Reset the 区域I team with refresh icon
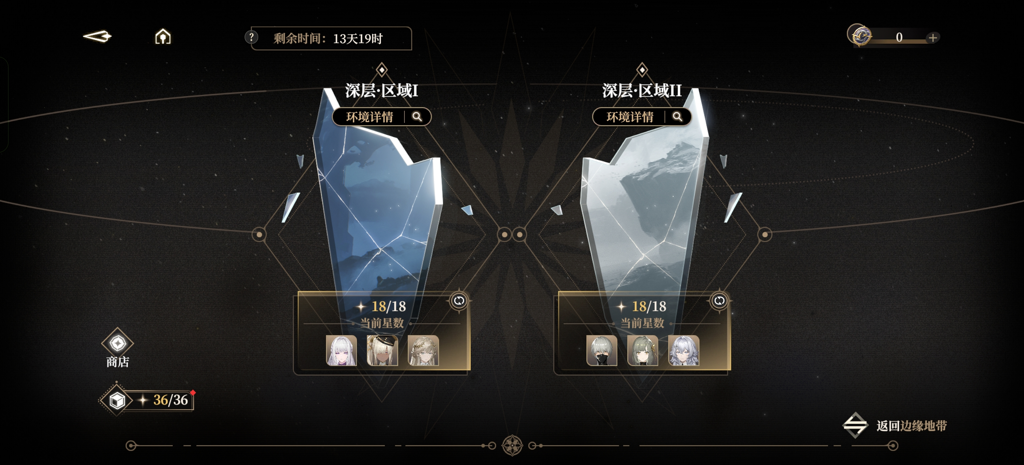This screenshot has width=1024, height=465. click(x=459, y=300)
